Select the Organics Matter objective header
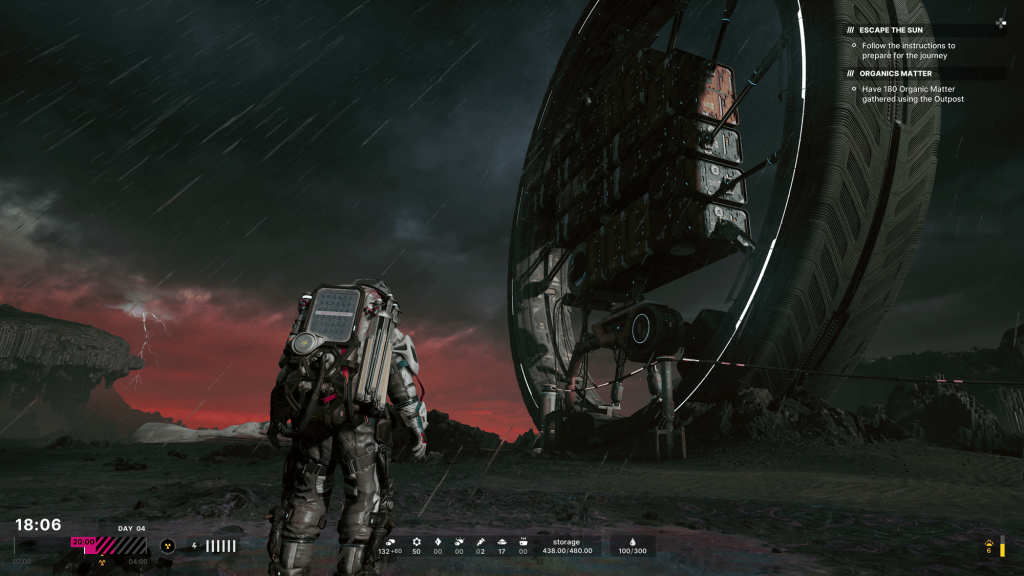The height and width of the screenshot is (576, 1024). click(896, 73)
